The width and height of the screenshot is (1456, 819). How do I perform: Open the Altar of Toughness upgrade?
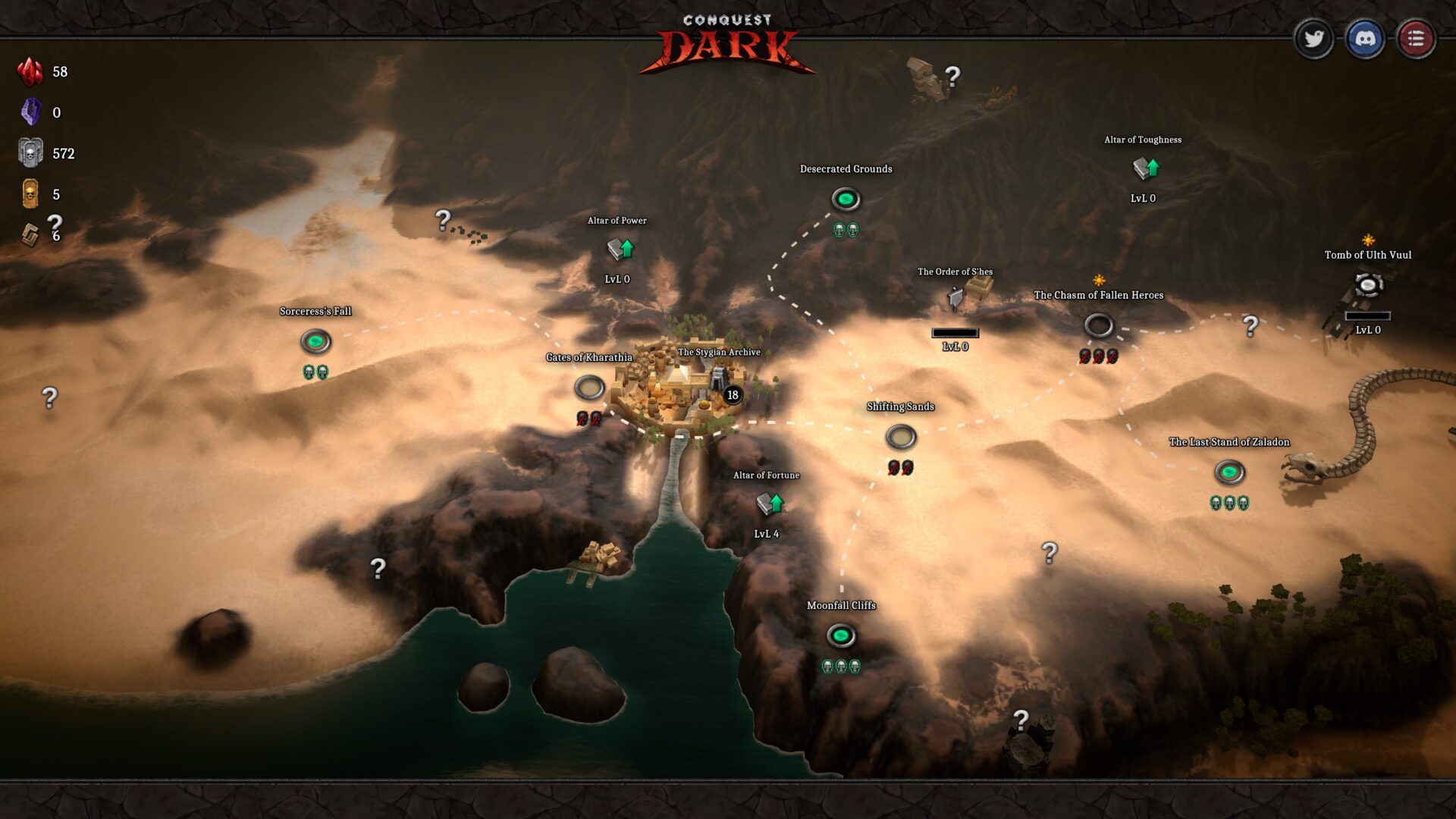coord(1145,168)
